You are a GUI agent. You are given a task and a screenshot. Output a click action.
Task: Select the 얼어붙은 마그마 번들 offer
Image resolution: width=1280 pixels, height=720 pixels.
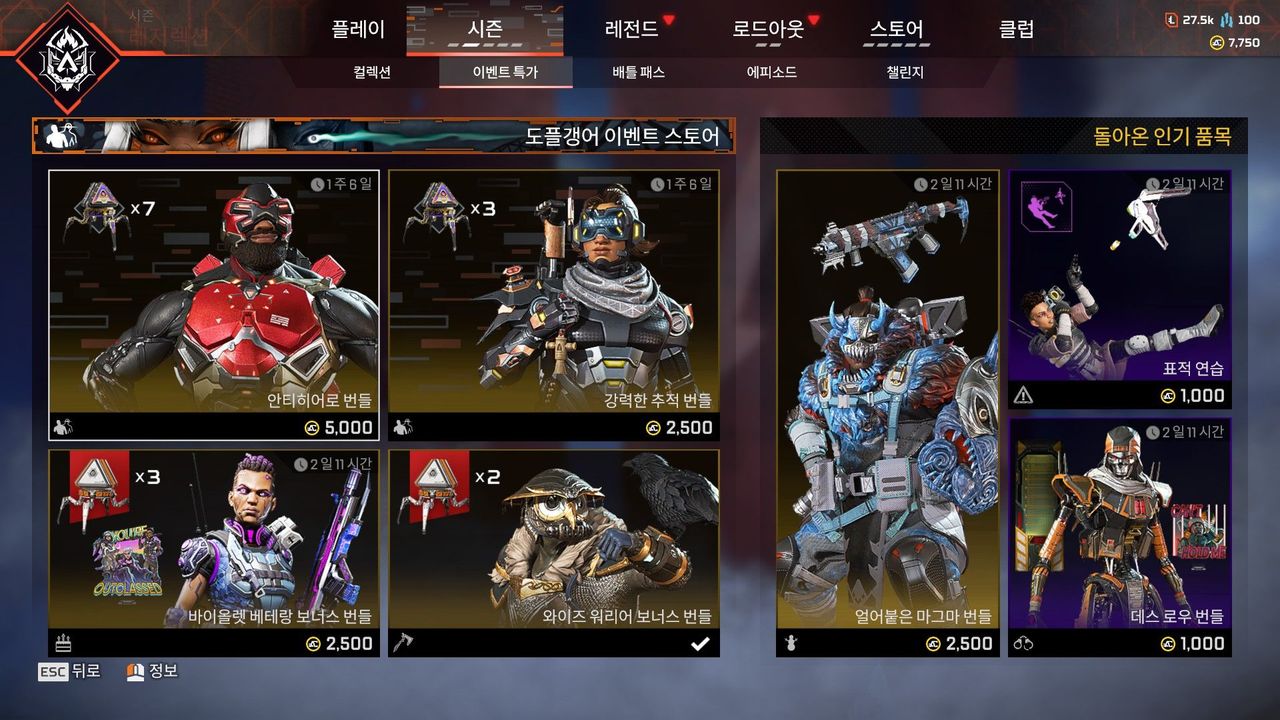[887, 413]
